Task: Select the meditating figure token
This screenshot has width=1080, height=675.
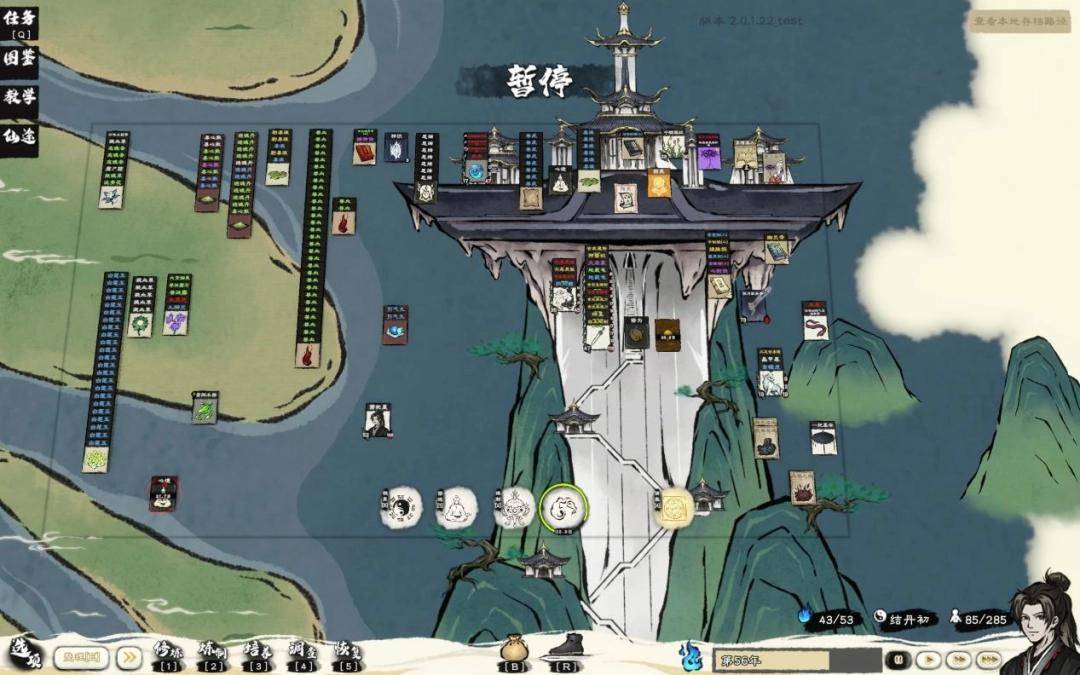Action: (456, 508)
